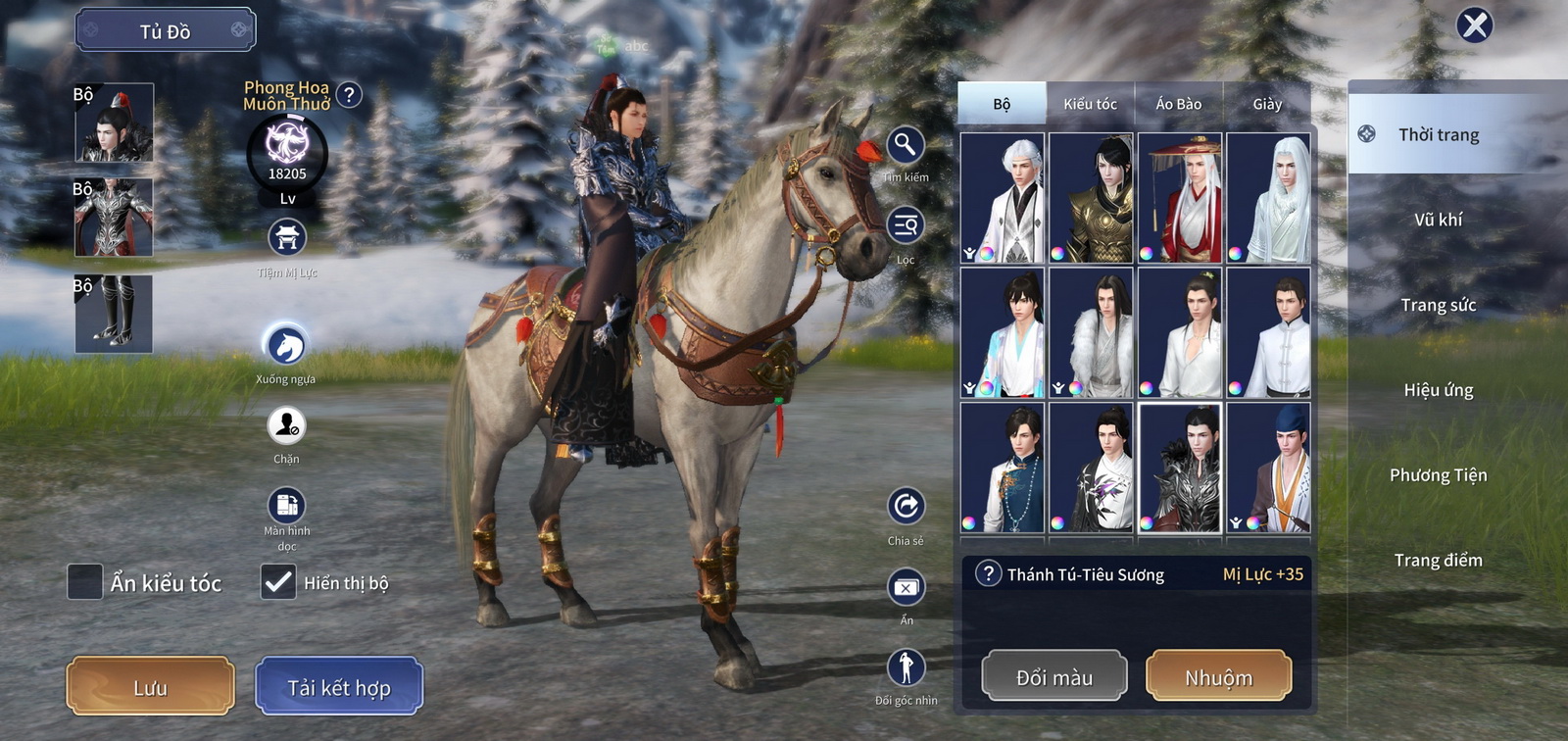Click the Đổi màu button
This screenshot has height=741, width=1568.
point(1054,676)
